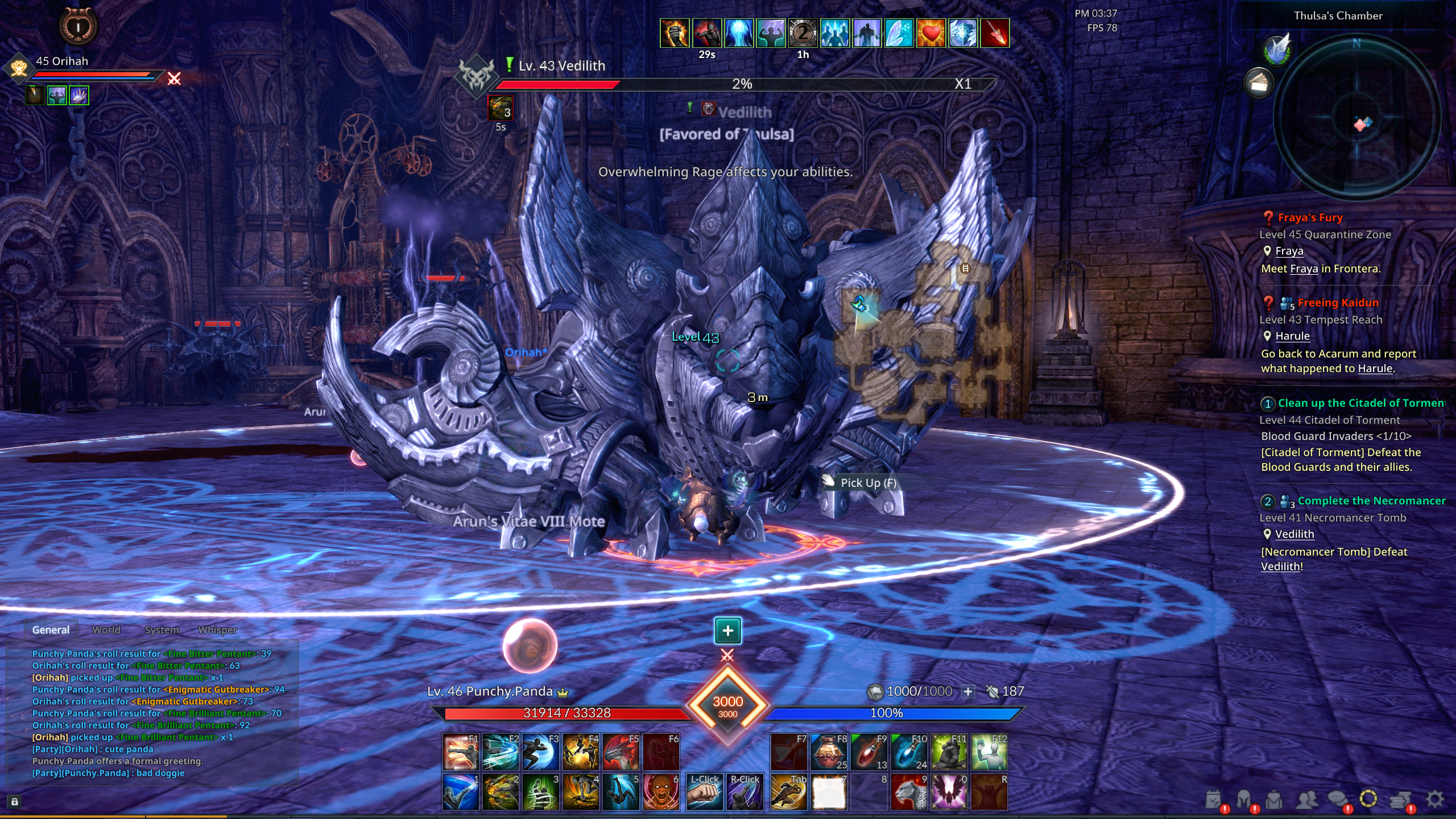Open the character profile helmet icon
The image size is (1456, 819).
click(1244, 800)
